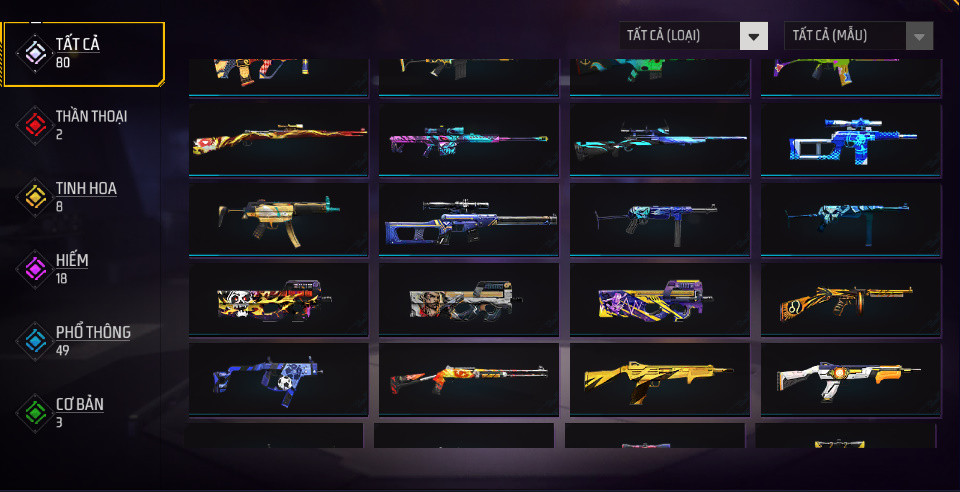Select the blue Vector skin with skull
Screen dimensions: 960x492
(x=278, y=378)
